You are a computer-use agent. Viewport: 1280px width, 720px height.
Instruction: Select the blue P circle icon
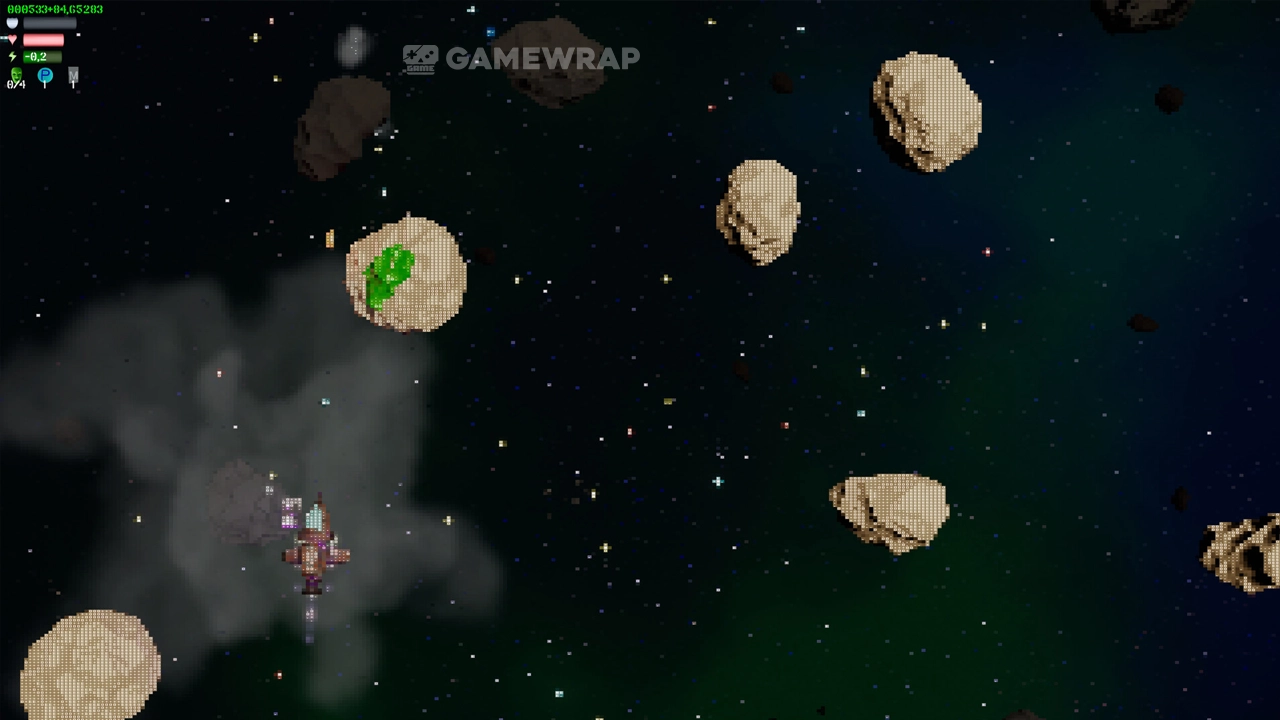click(45, 76)
